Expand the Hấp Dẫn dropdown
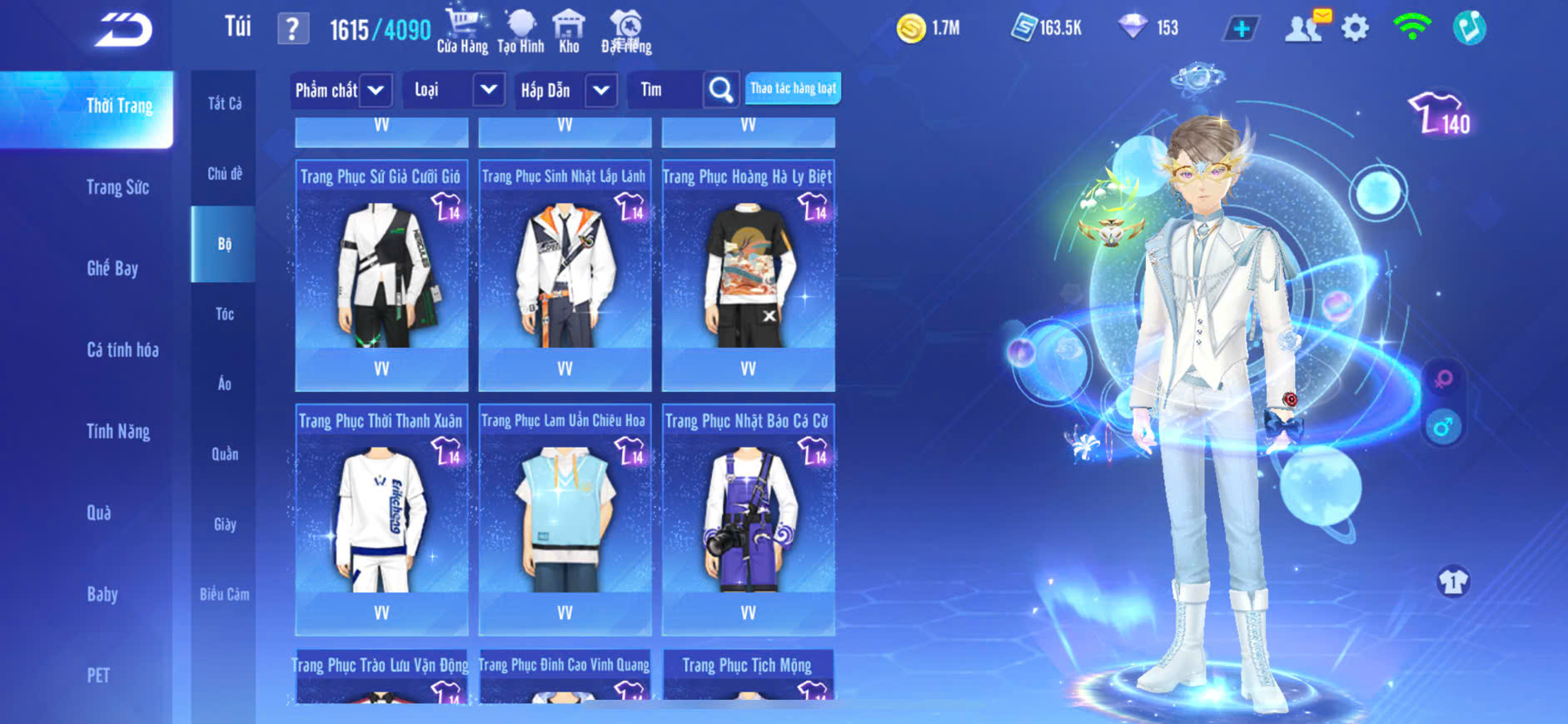This screenshot has height=724, width=1568. [601, 90]
